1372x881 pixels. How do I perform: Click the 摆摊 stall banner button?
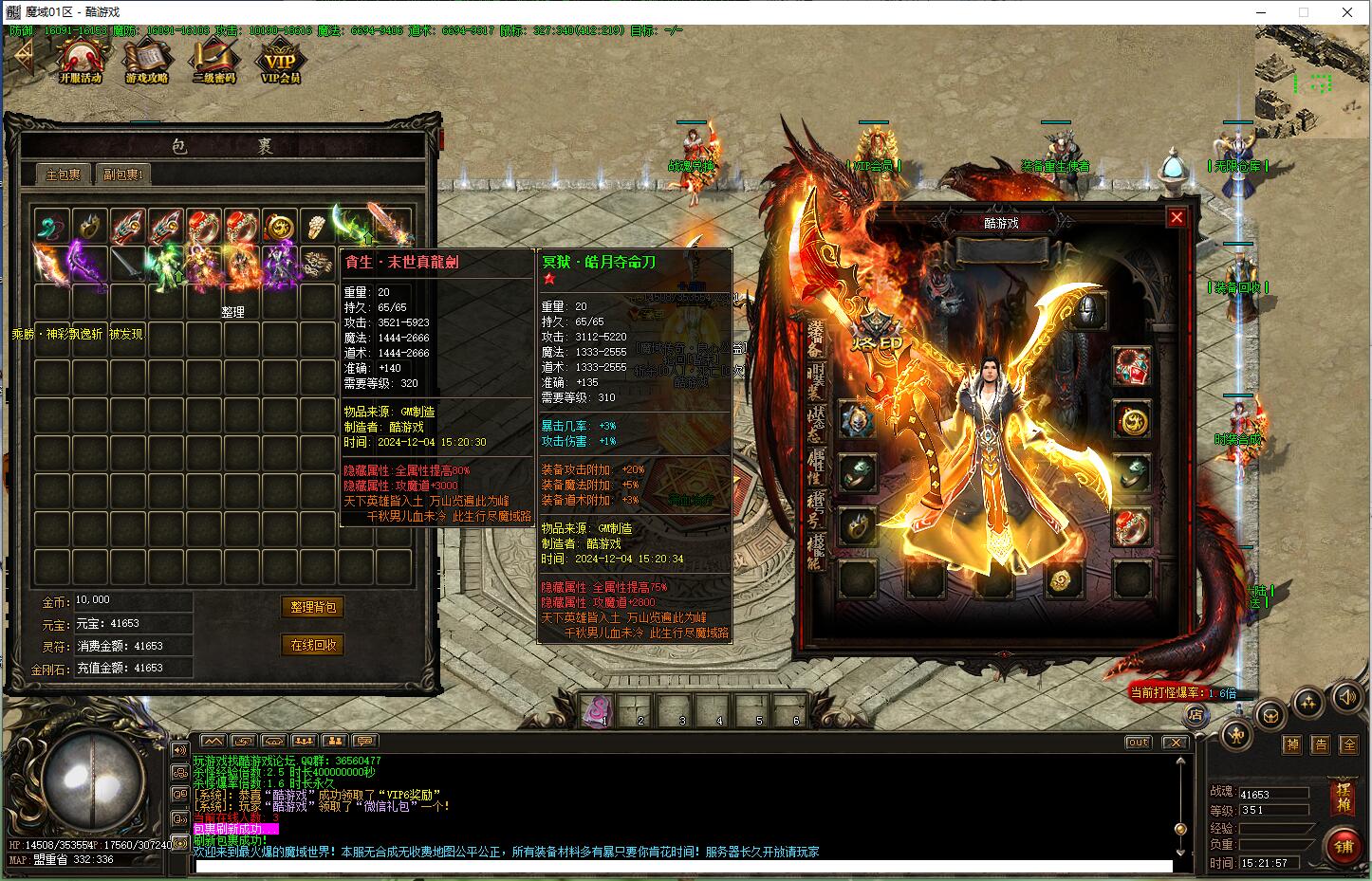point(1344,796)
